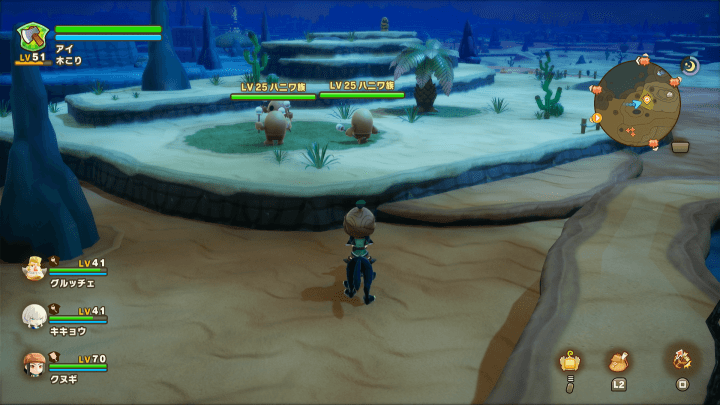The width and height of the screenshot is (720, 405).
Task: Select the yellow diamond marker on minimap
Action: [647, 99]
